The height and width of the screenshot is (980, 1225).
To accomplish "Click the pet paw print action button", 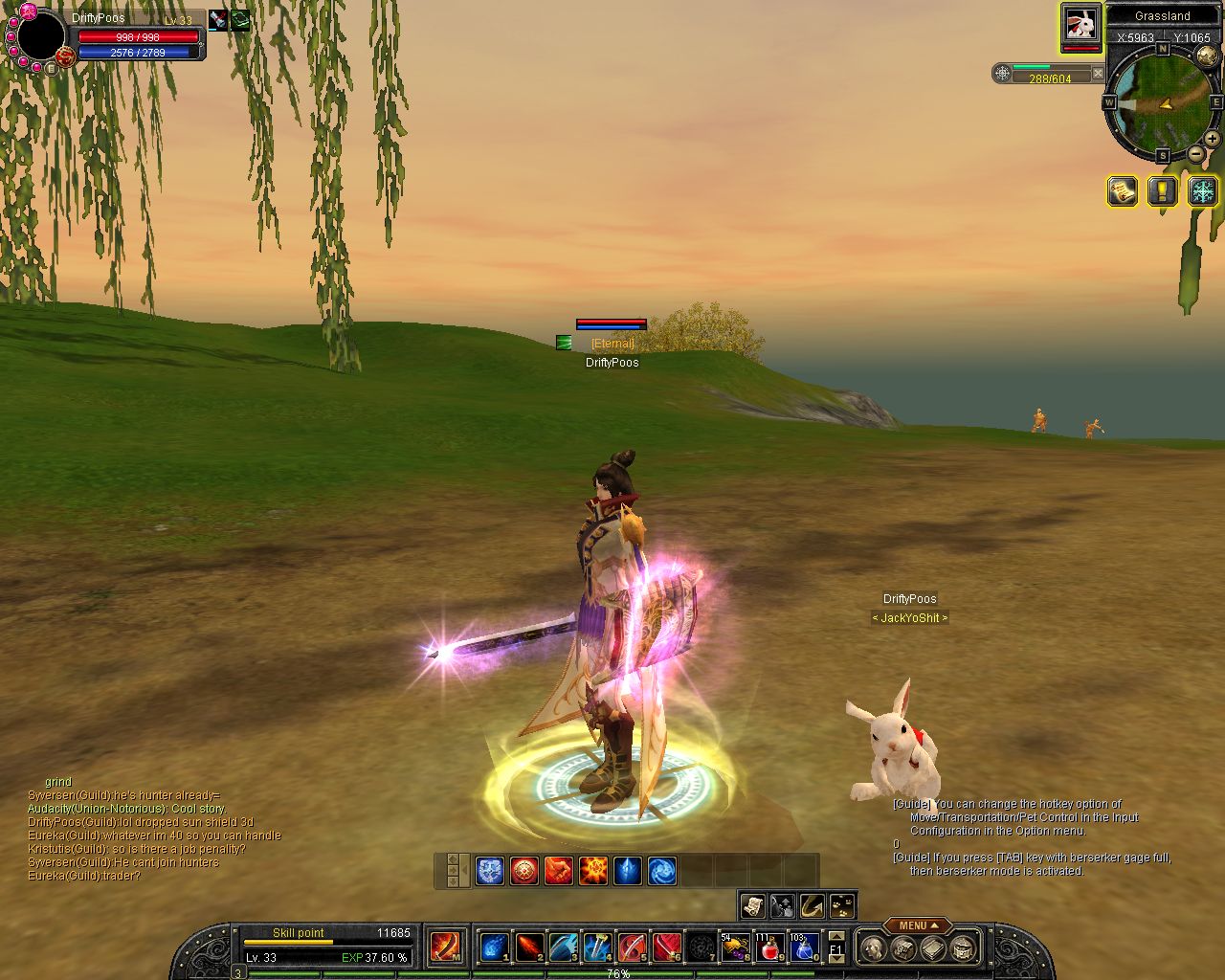I will (x=843, y=905).
